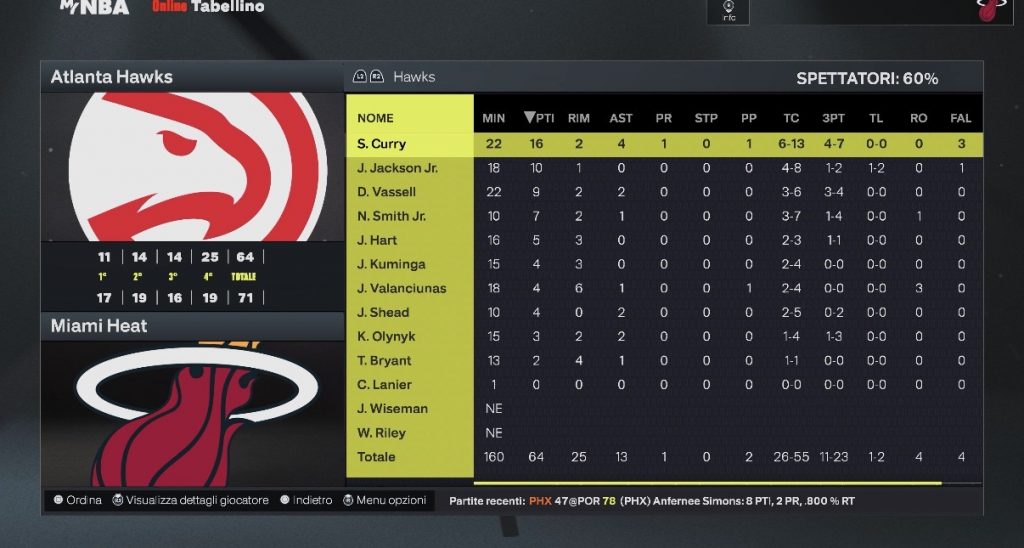Viewport: 1024px width, 548px height.
Task: Choose J. Kuminga from the list
Action: click(391, 264)
